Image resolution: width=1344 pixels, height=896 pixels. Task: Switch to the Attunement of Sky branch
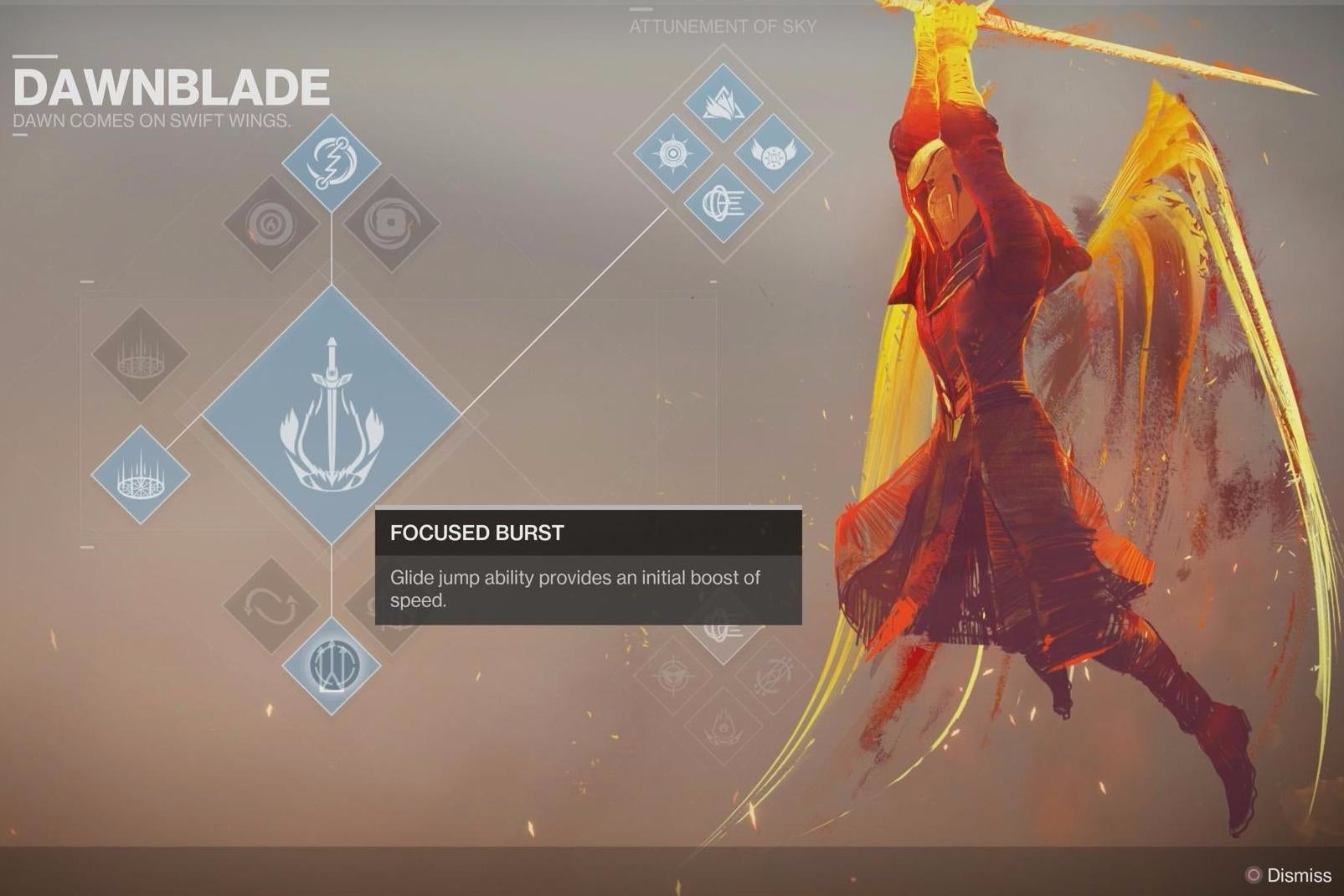722,25
